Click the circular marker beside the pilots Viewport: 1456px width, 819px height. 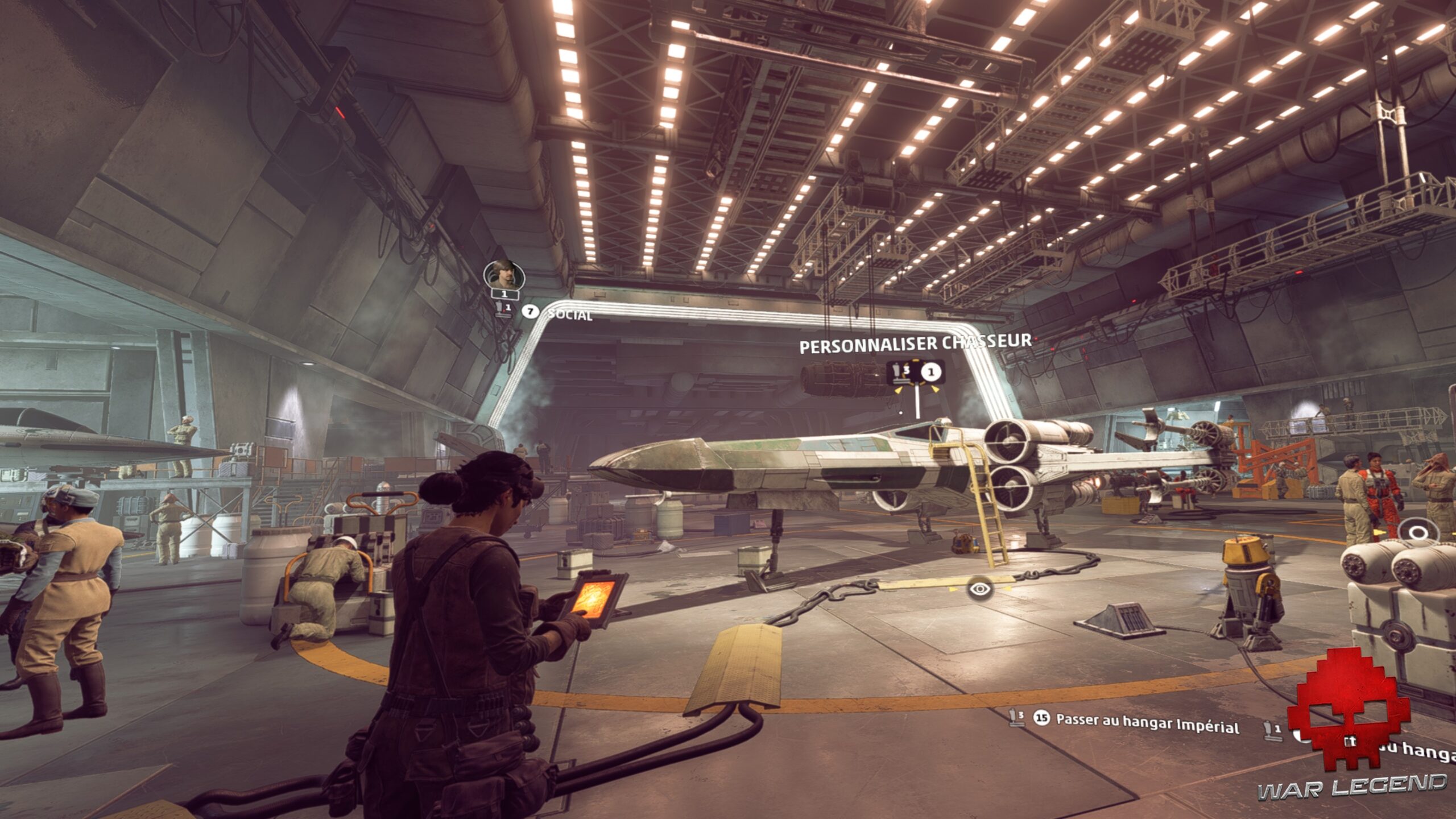click(1418, 533)
